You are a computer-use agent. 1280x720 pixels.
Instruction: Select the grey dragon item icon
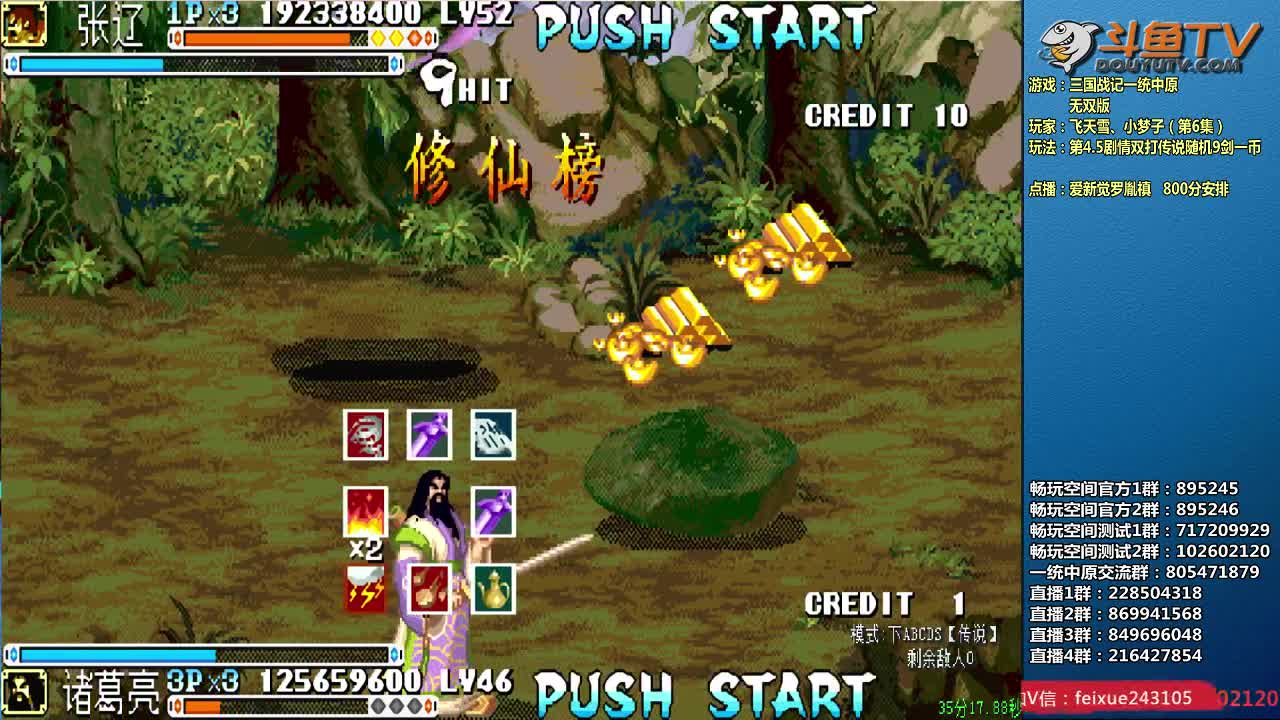[x=365, y=435]
